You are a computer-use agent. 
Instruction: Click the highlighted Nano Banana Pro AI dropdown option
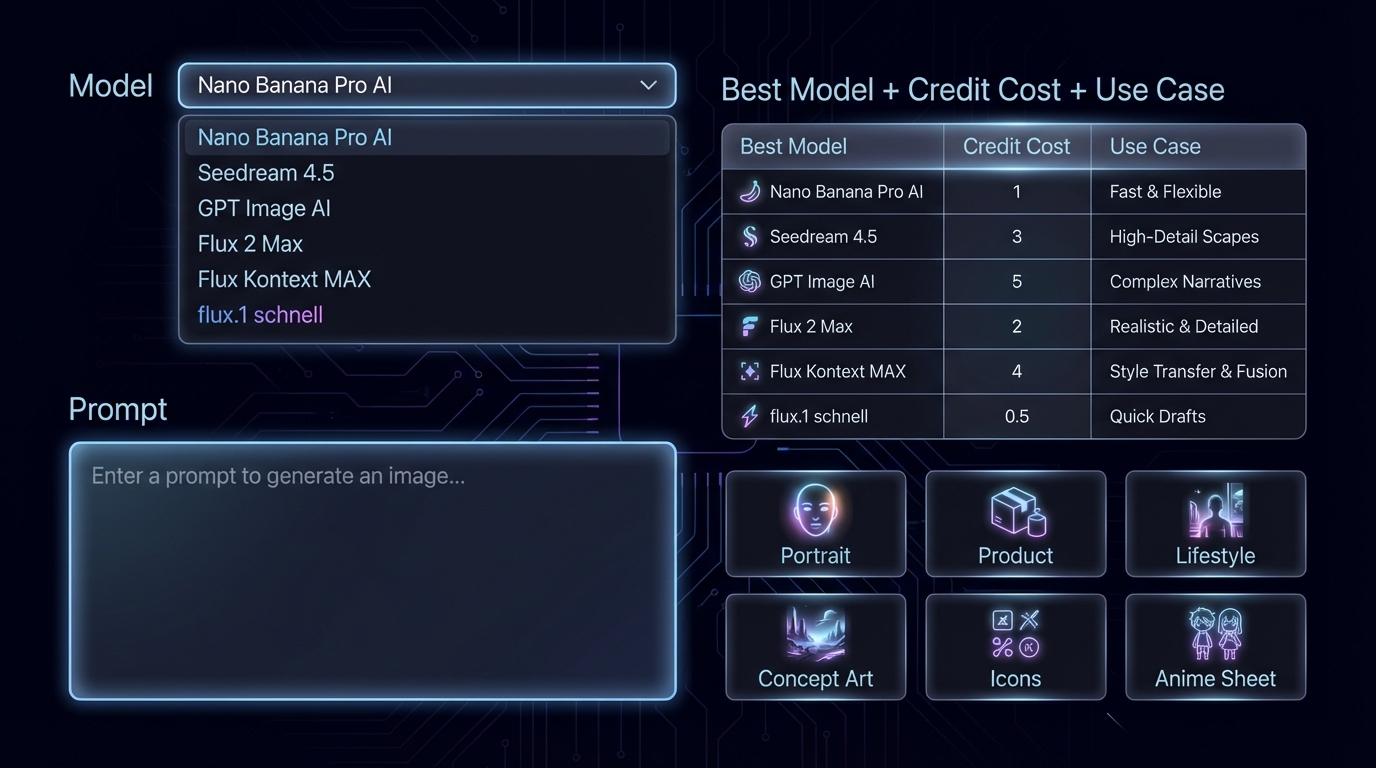point(295,138)
